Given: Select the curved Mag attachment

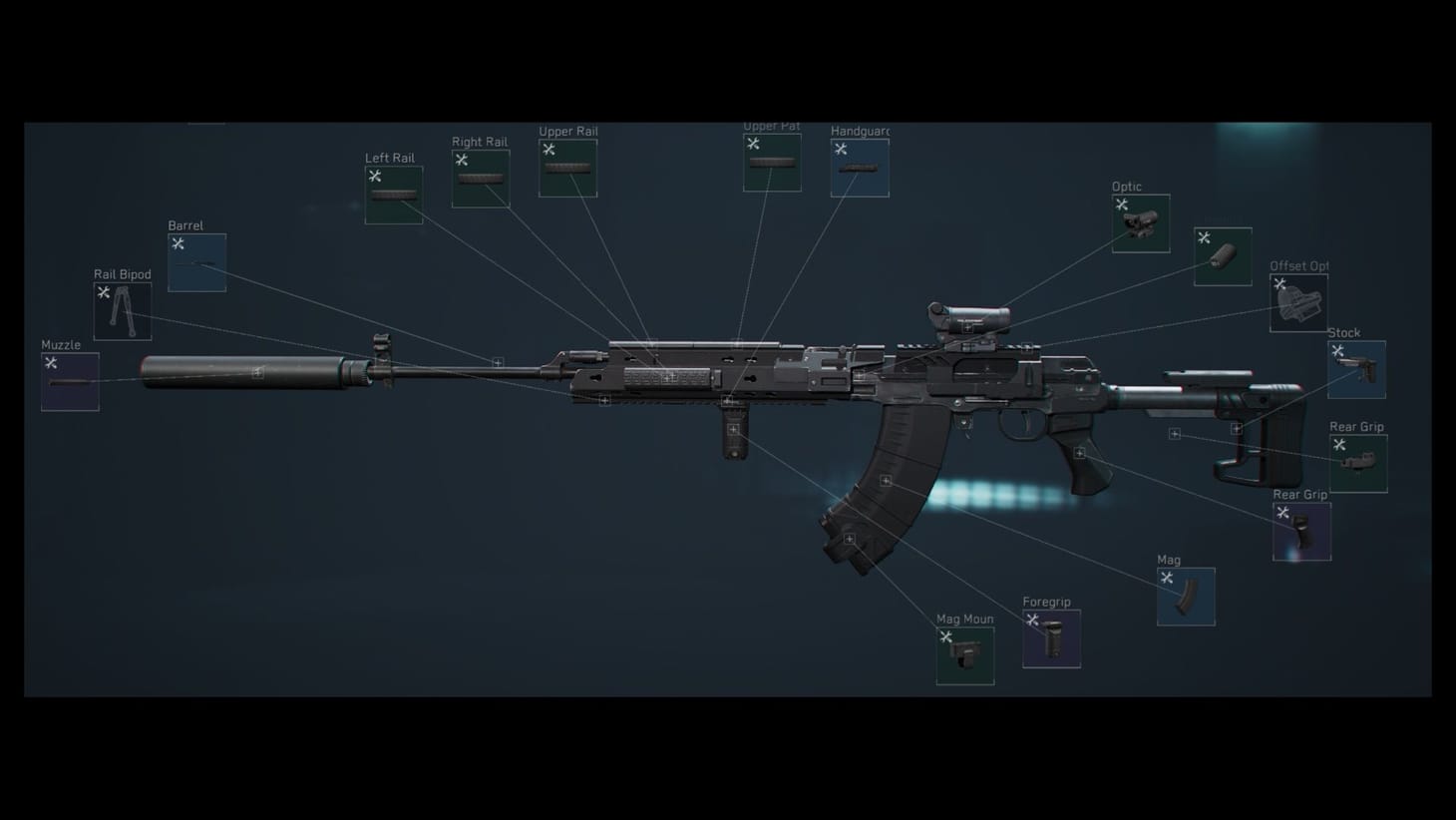Looking at the screenshot, I should click(1185, 596).
